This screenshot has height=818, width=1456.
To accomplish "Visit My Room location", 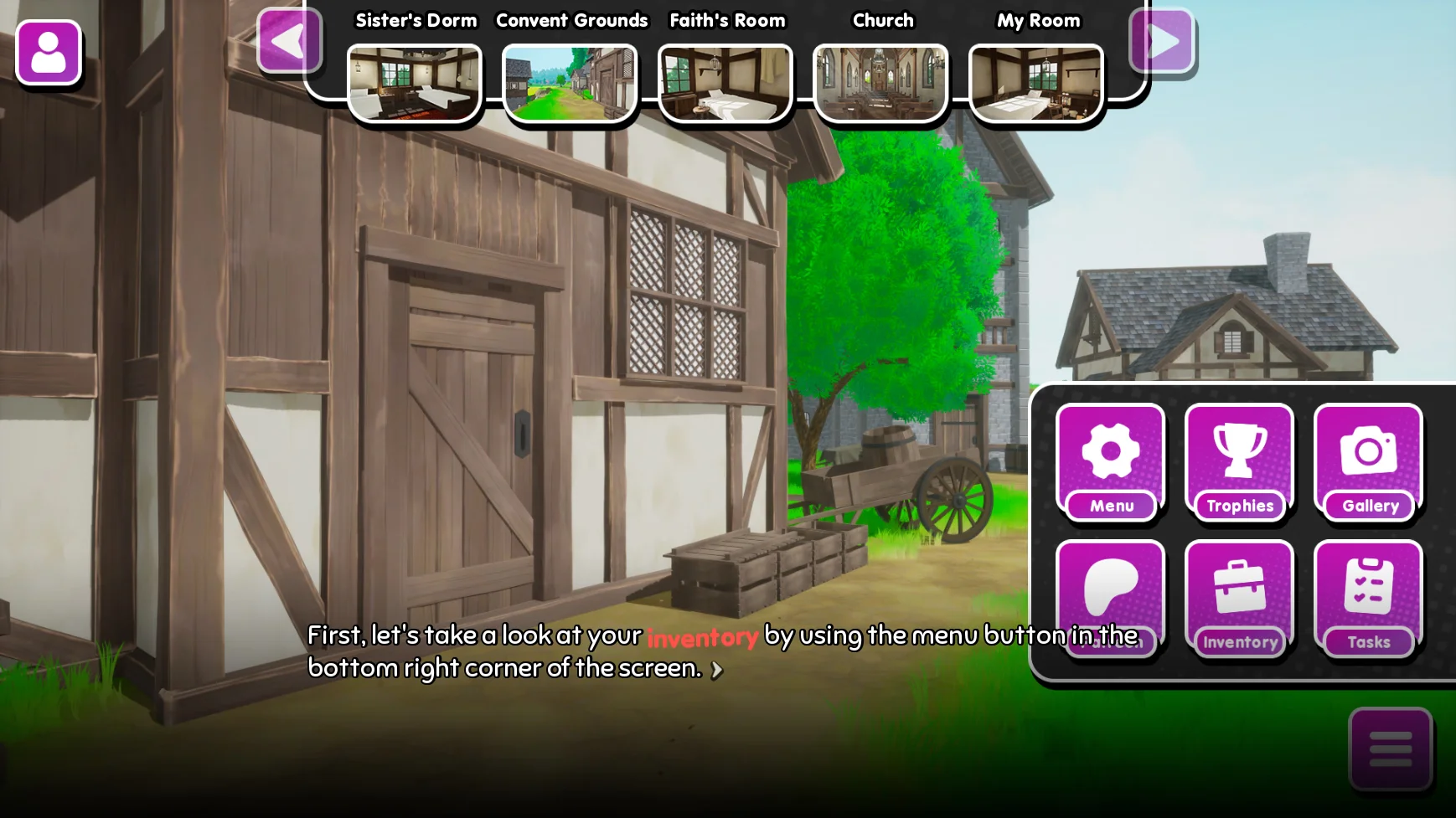I will pyautogui.click(x=1036, y=82).
